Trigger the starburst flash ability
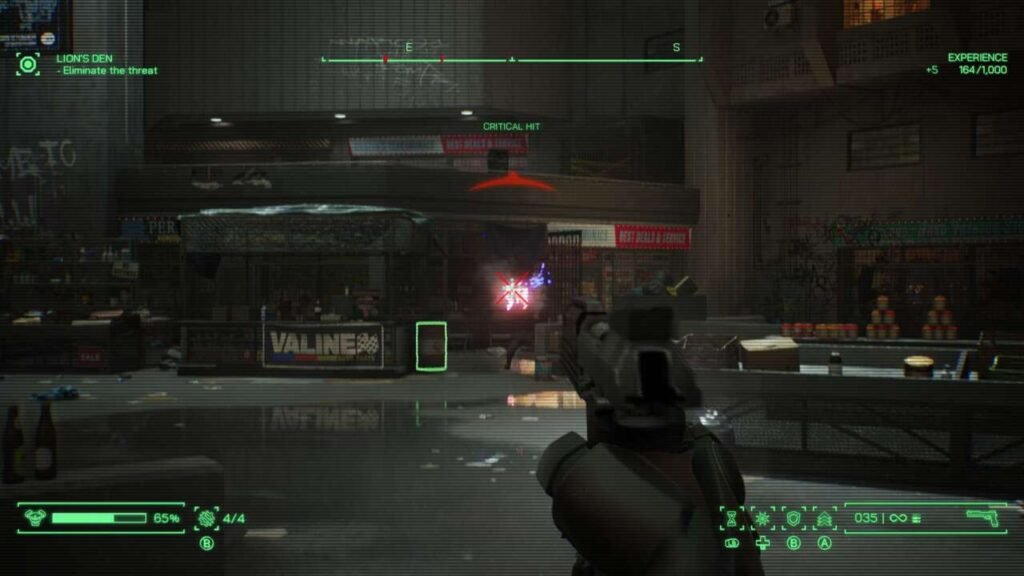The image size is (1024, 576). [x=763, y=518]
